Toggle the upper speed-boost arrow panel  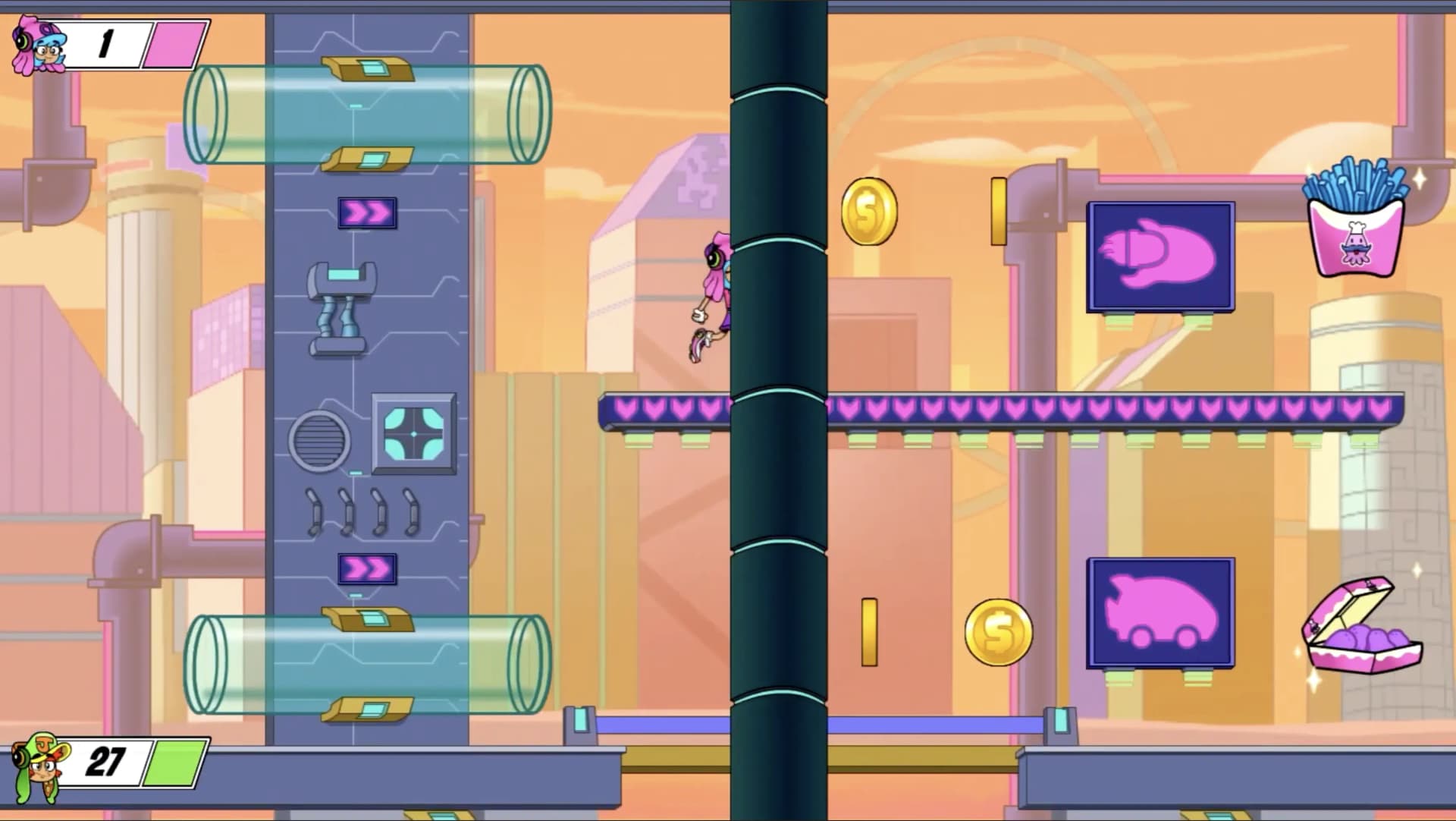(x=366, y=213)
